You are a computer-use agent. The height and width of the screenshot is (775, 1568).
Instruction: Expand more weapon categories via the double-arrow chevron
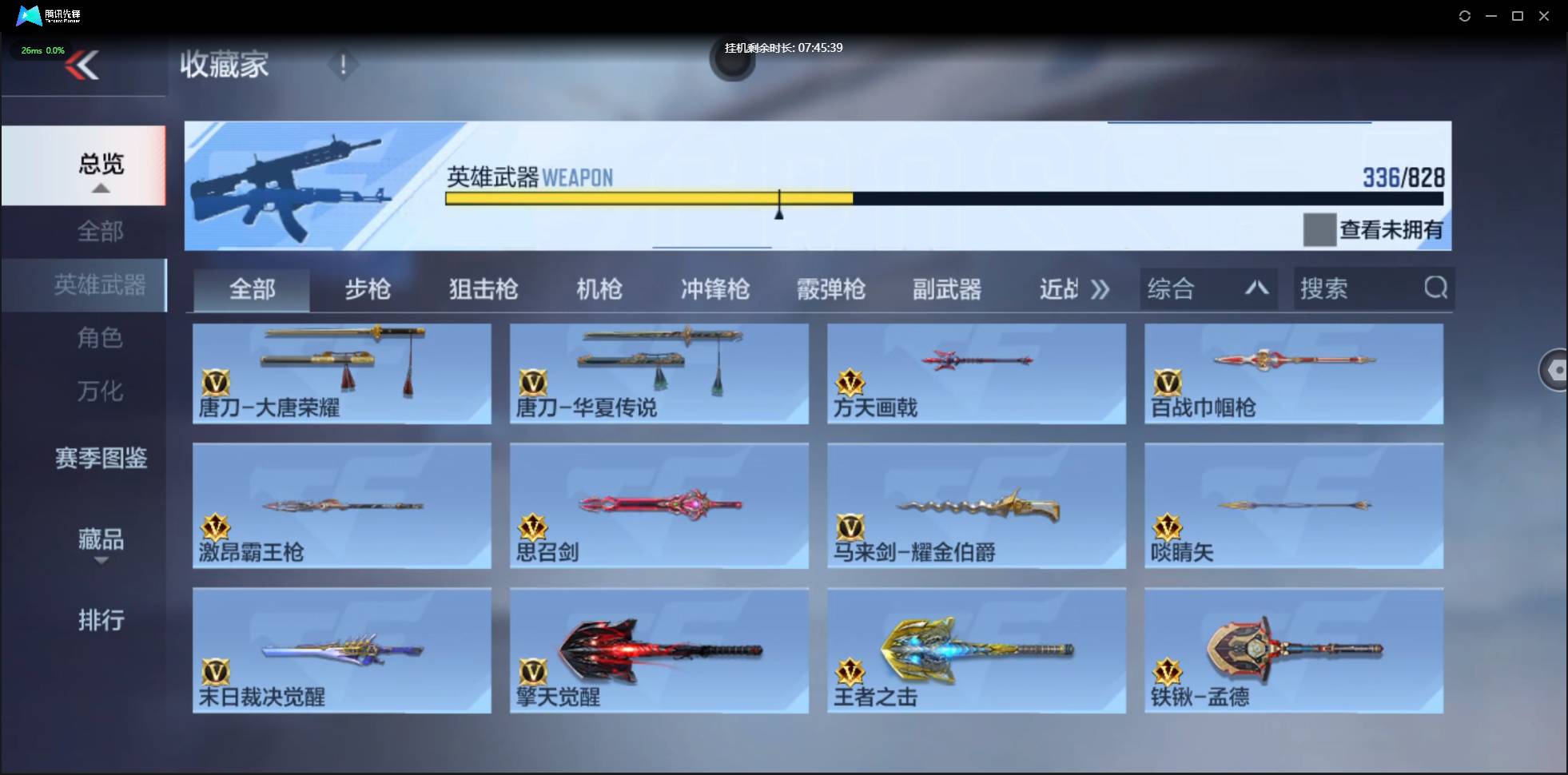1101,289
